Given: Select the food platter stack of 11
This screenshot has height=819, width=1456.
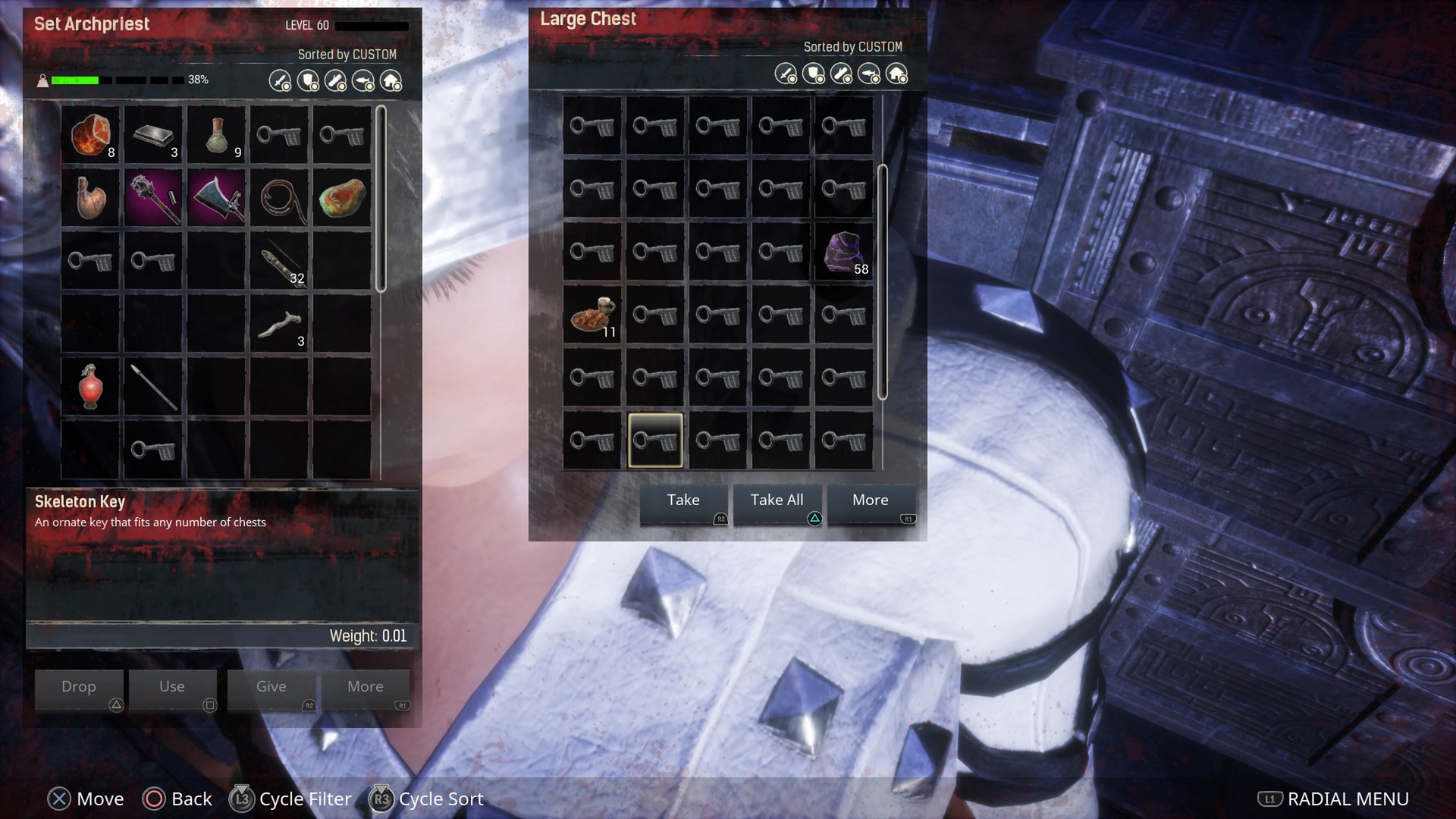Looking at the screenshot, I should 592,315.
